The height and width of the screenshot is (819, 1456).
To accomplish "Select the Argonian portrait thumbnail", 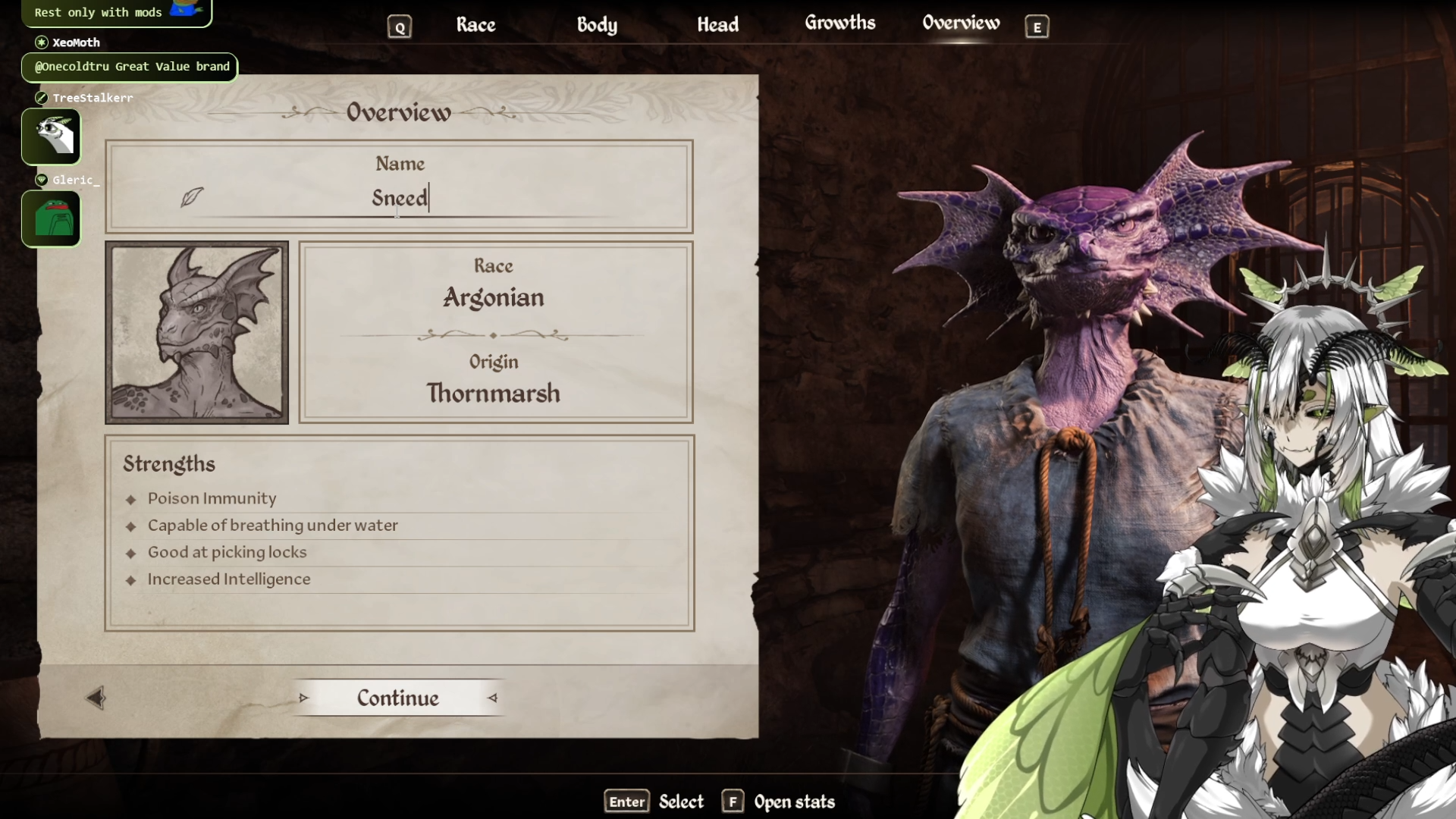I will 197,333.
